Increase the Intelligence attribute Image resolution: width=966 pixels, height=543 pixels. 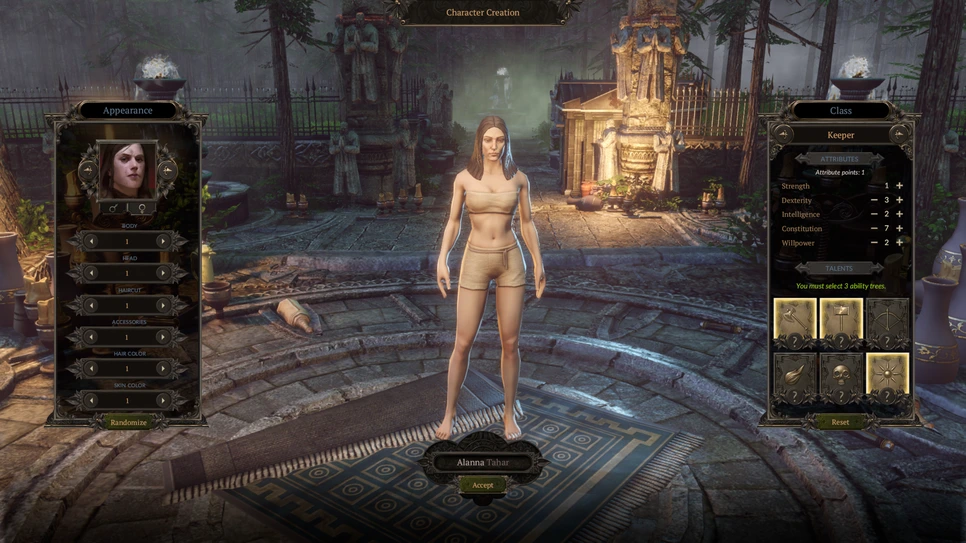899,214
